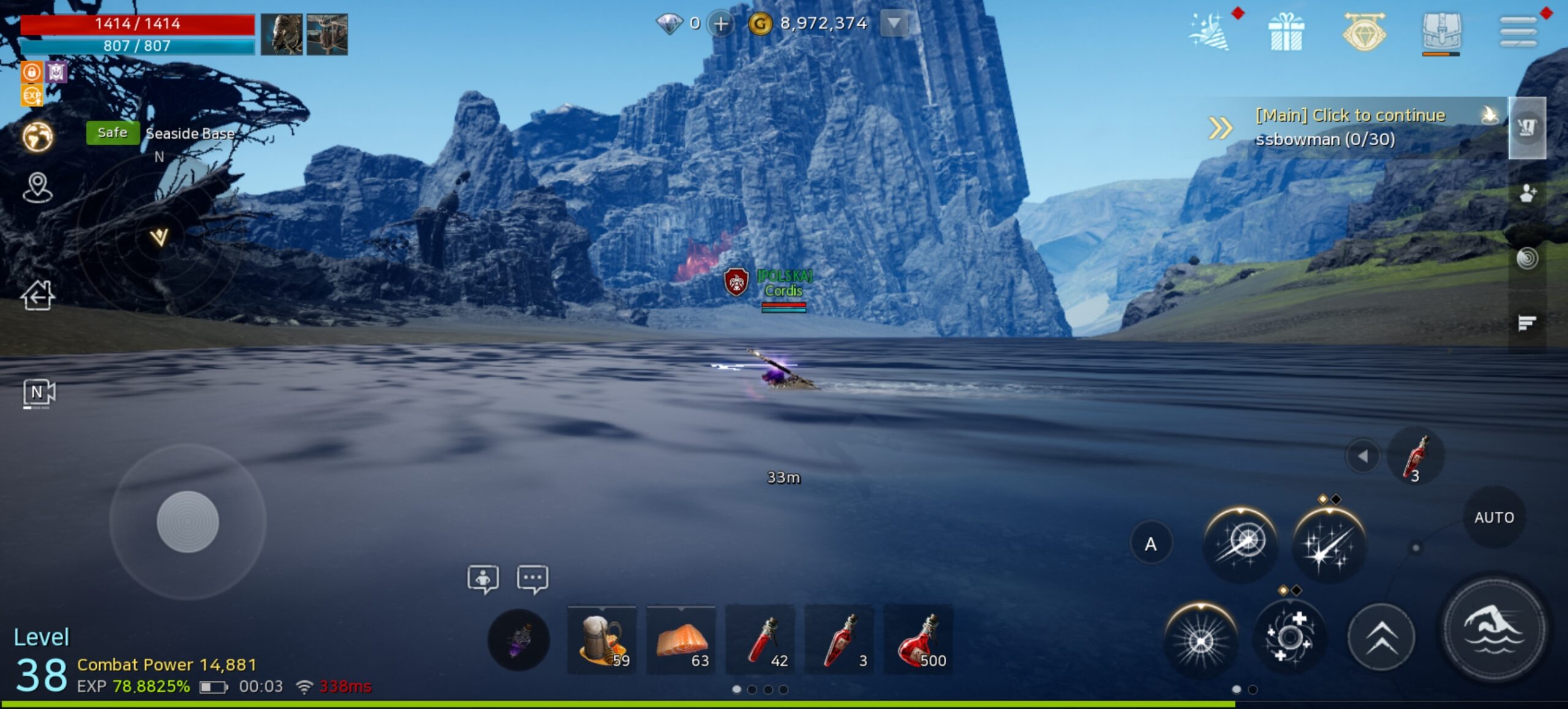The height and width of the screenshot is (709, 1568).
Task: Toggle AUTO combat mode
Action: 1494,518
